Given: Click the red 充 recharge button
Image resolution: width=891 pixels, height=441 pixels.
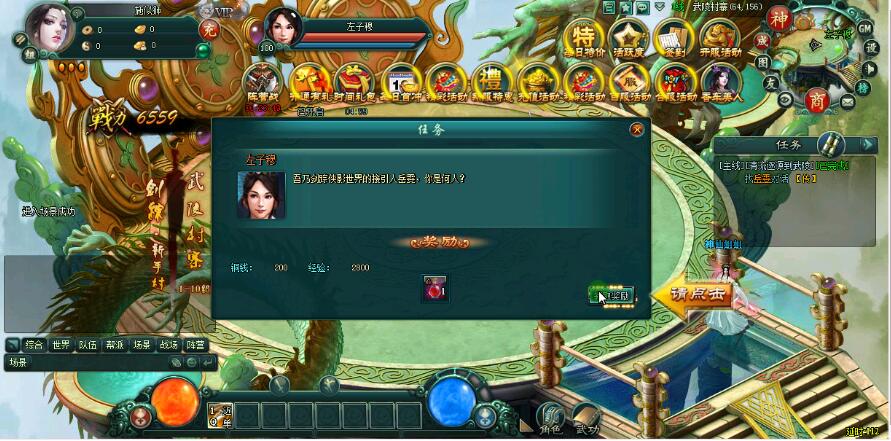Looking at the screenshot, I should 209,29.
